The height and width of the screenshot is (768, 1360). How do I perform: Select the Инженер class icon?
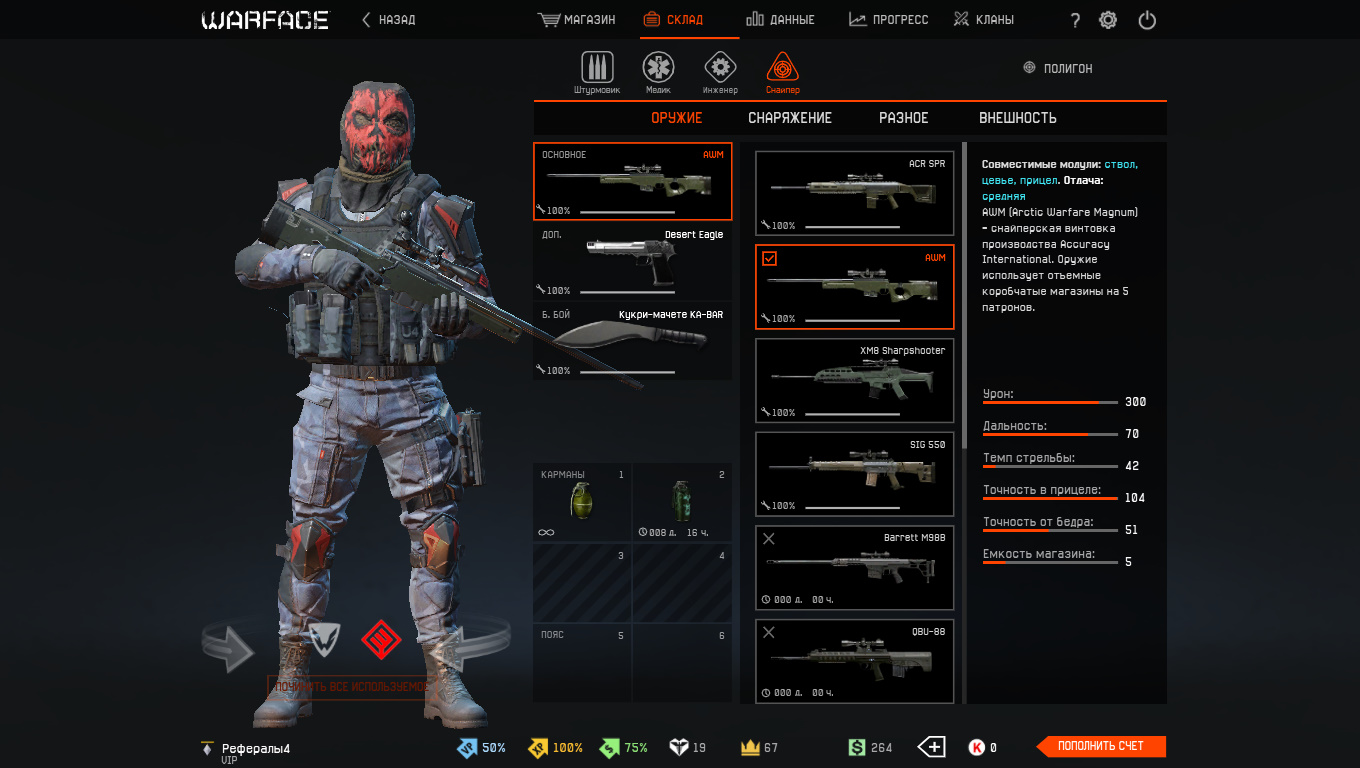coord(720,72)
